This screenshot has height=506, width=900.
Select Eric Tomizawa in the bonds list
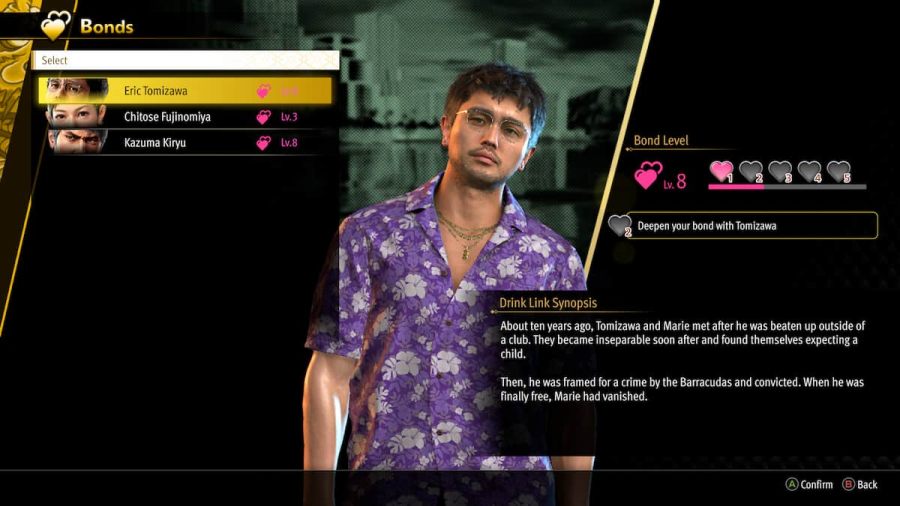[x=185, y=91]
